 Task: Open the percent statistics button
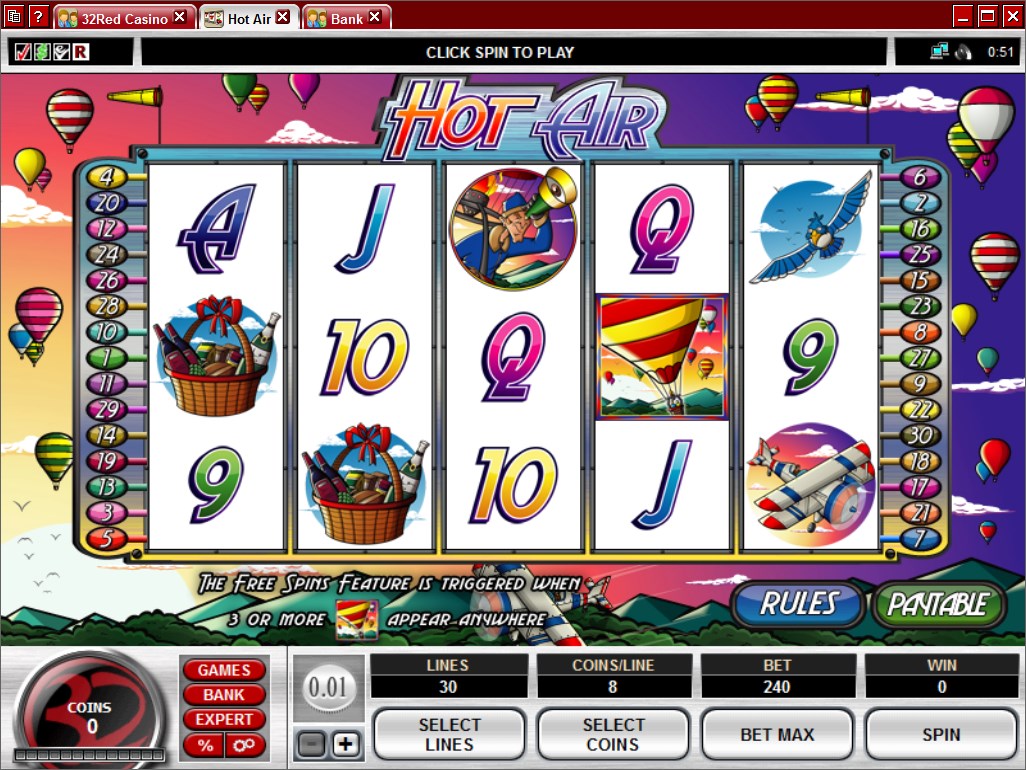(x=205, y=745)
